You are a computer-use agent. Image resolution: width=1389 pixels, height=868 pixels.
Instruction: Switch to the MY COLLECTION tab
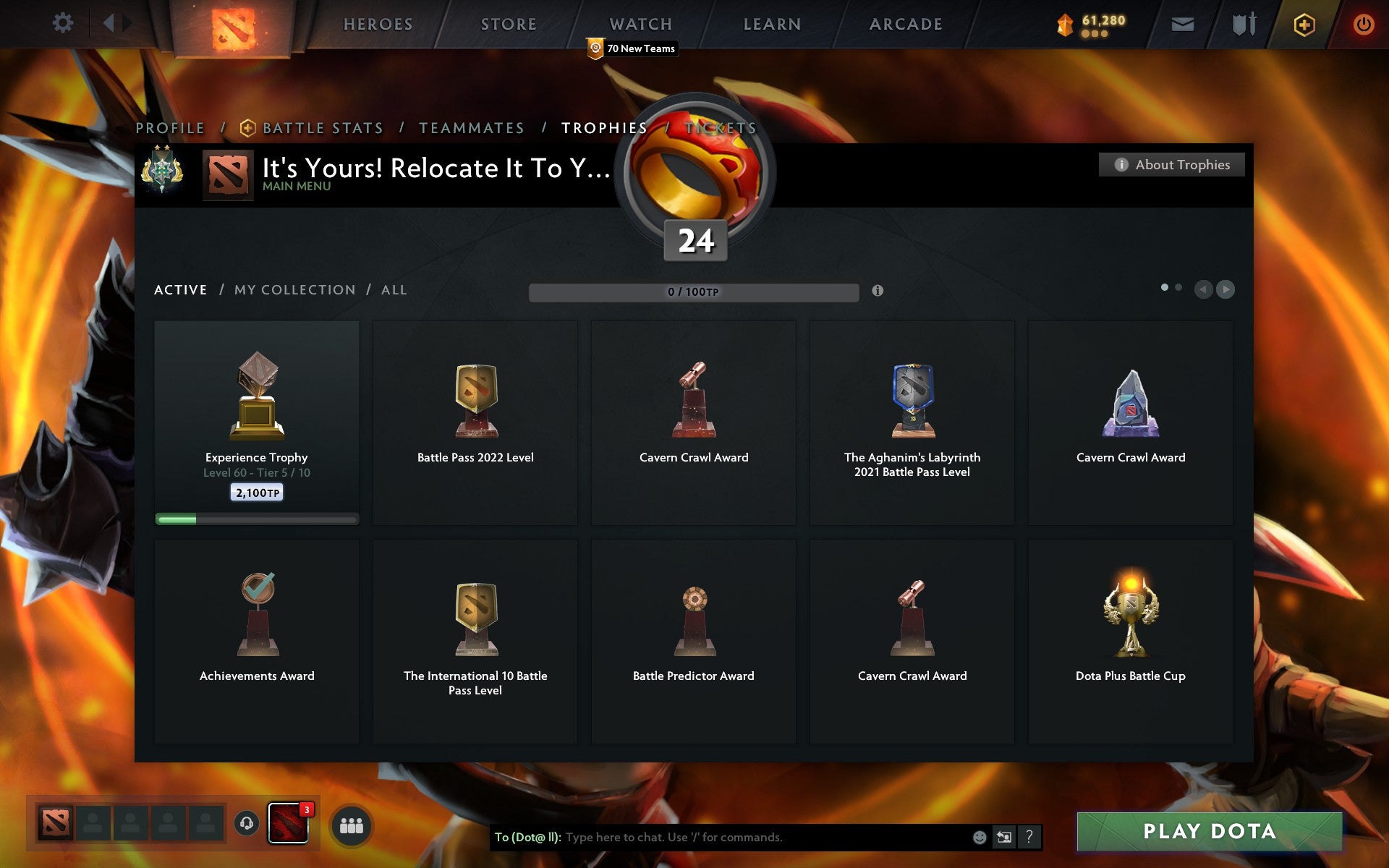click(x=294, y=289)
